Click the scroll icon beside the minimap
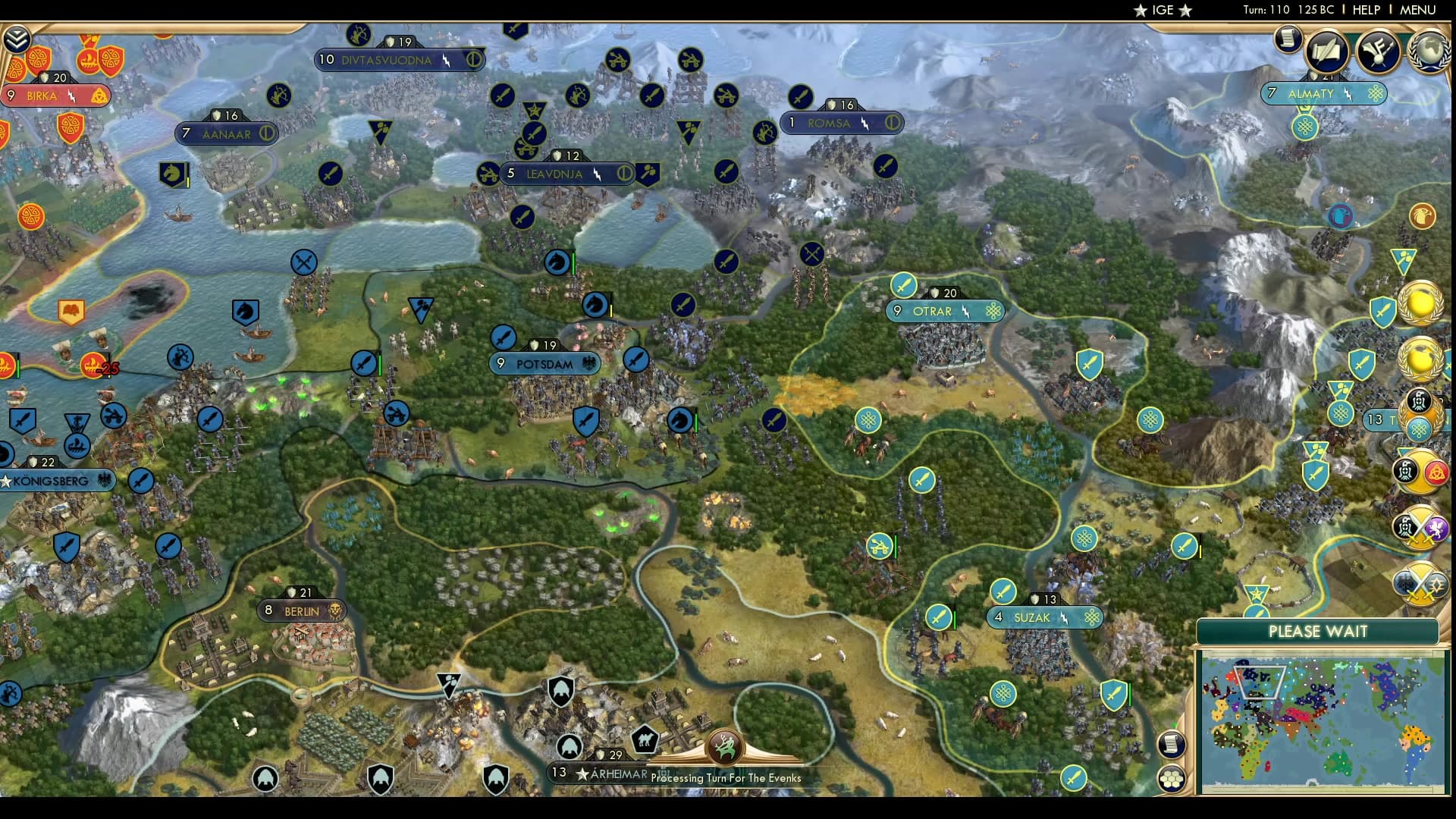1456x819 pixels. [1172, 745]
